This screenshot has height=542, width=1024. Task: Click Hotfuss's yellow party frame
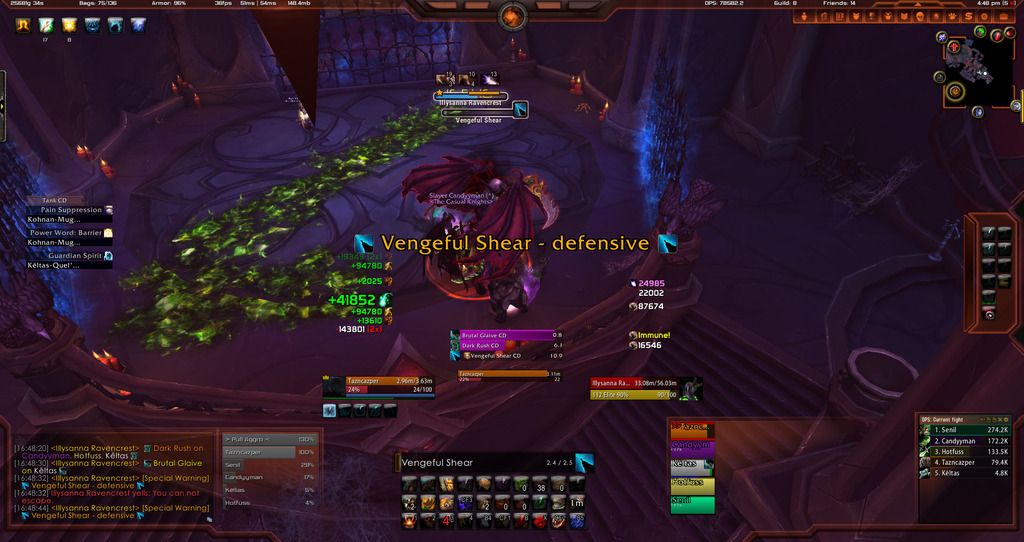tap(693, 483)
